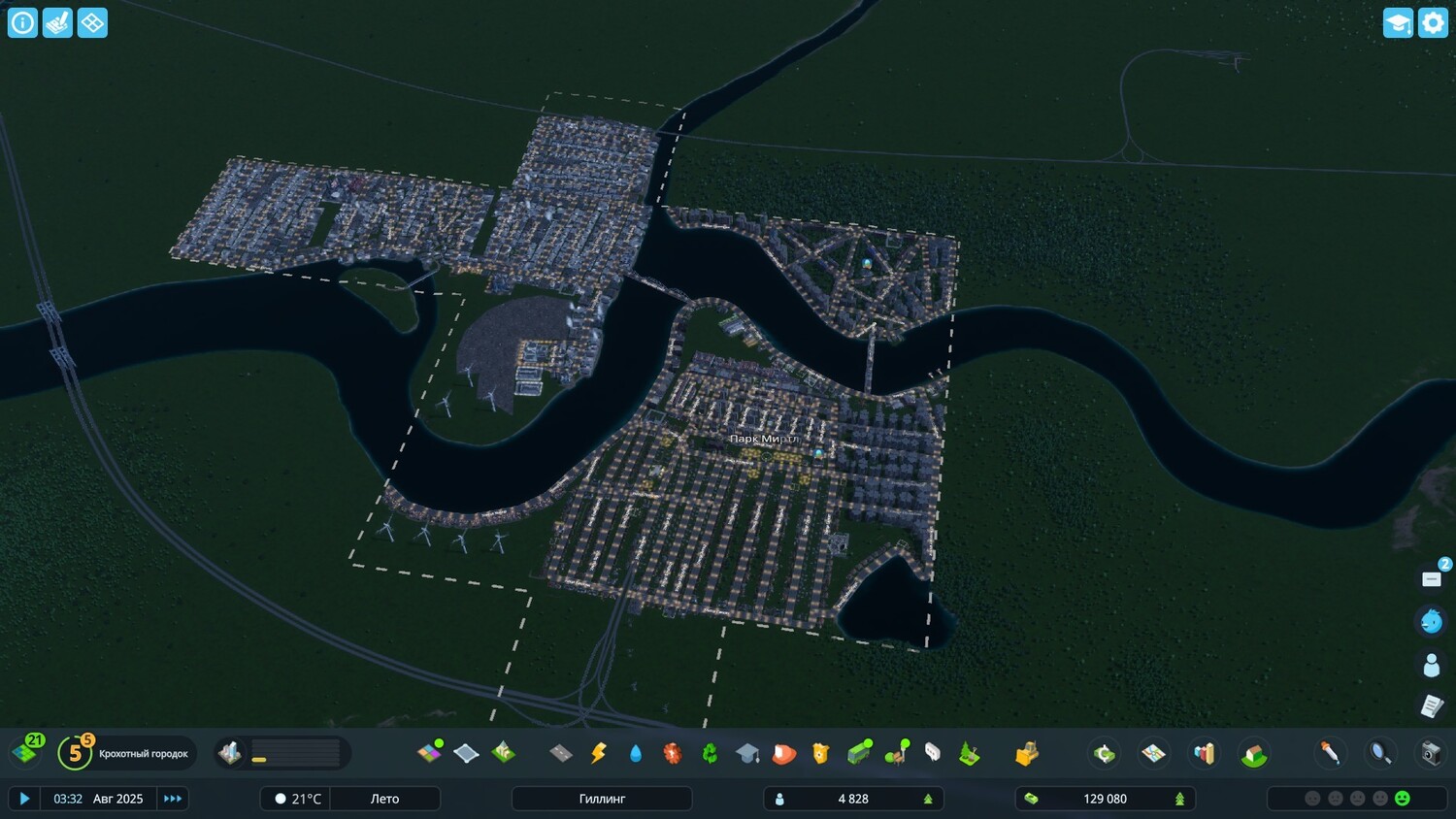
Task: Open the Лето season weather panel
Action: [385, 798]
